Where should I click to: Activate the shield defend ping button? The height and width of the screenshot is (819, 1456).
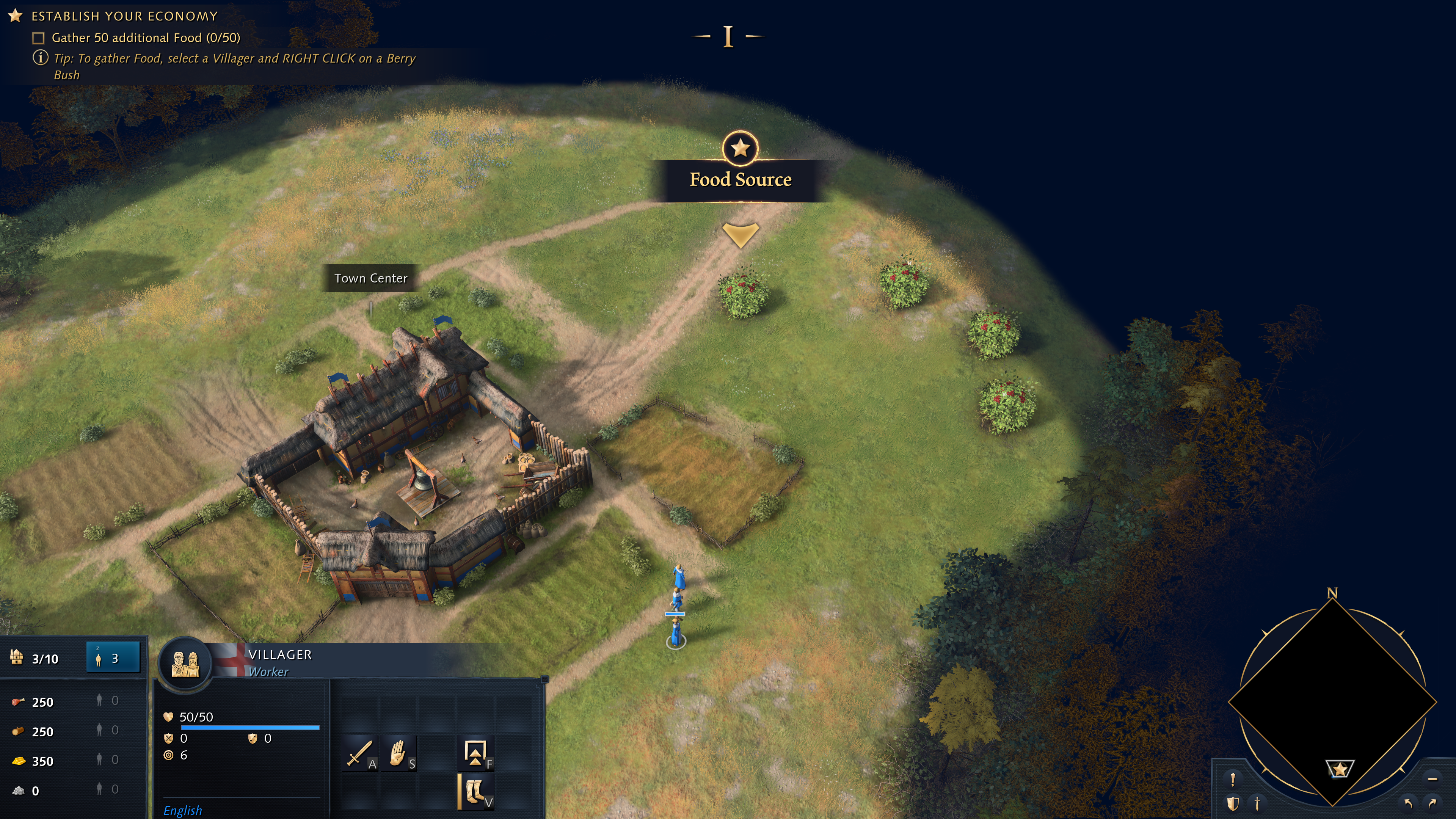[x=1233, y=803]
